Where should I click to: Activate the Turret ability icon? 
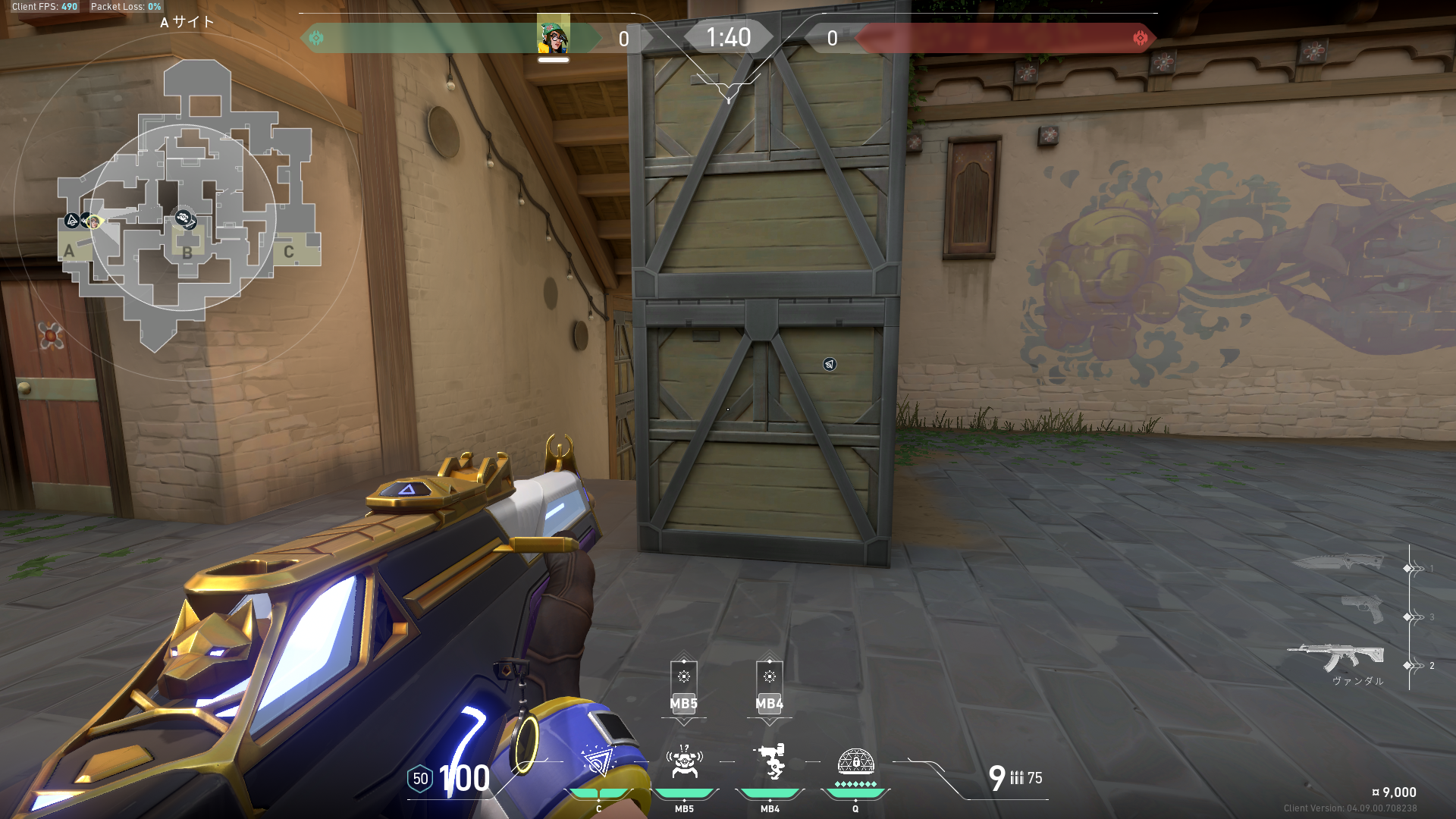pos(770,761)
